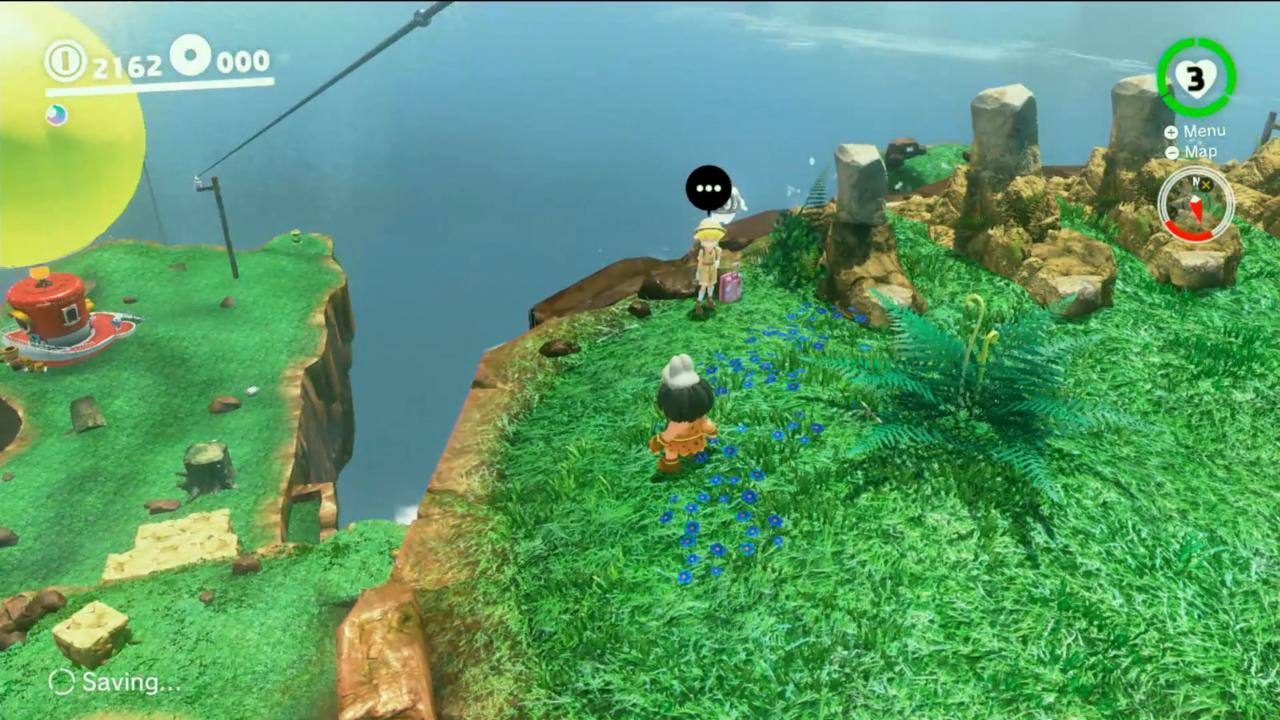Click the gold coin icon in the counter
This screenshot has width=1280, height=720.
64,62
